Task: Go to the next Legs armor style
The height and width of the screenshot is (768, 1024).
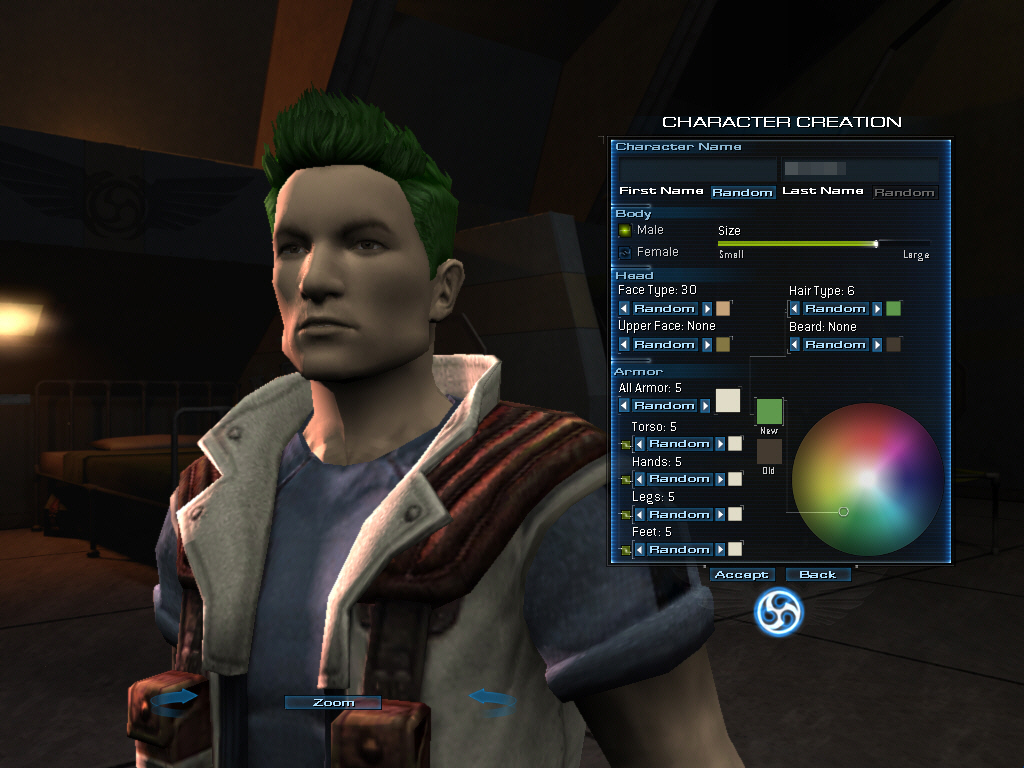Action: click(x=719, y=515)
